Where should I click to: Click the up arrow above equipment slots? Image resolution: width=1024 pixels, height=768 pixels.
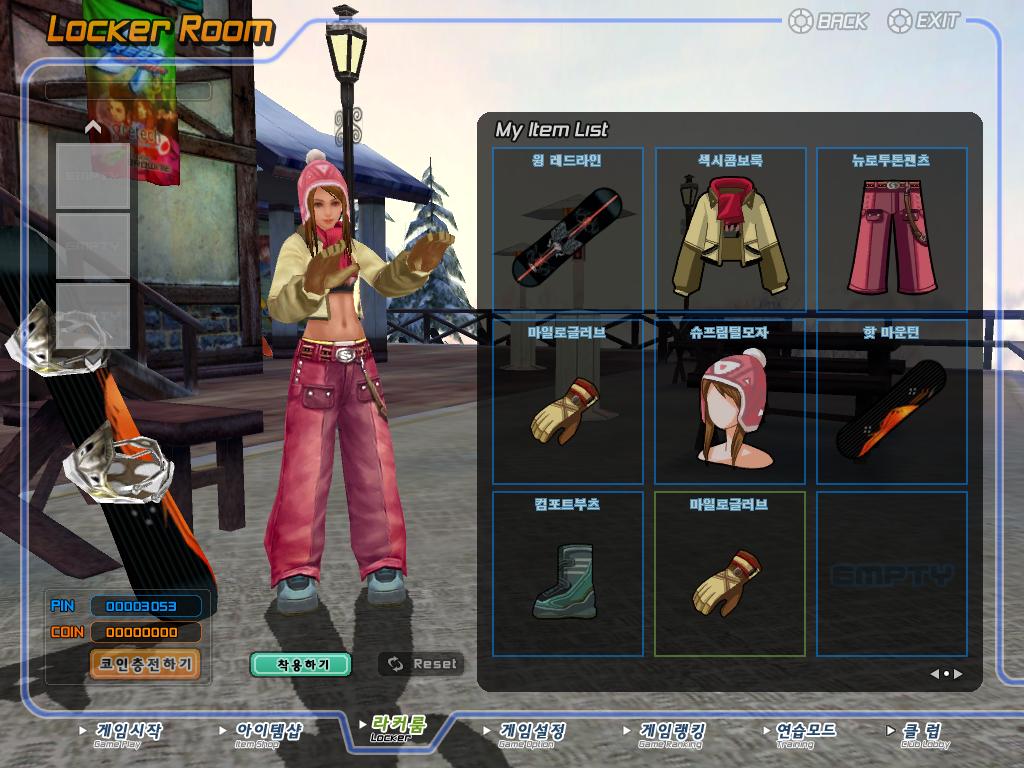93,127
